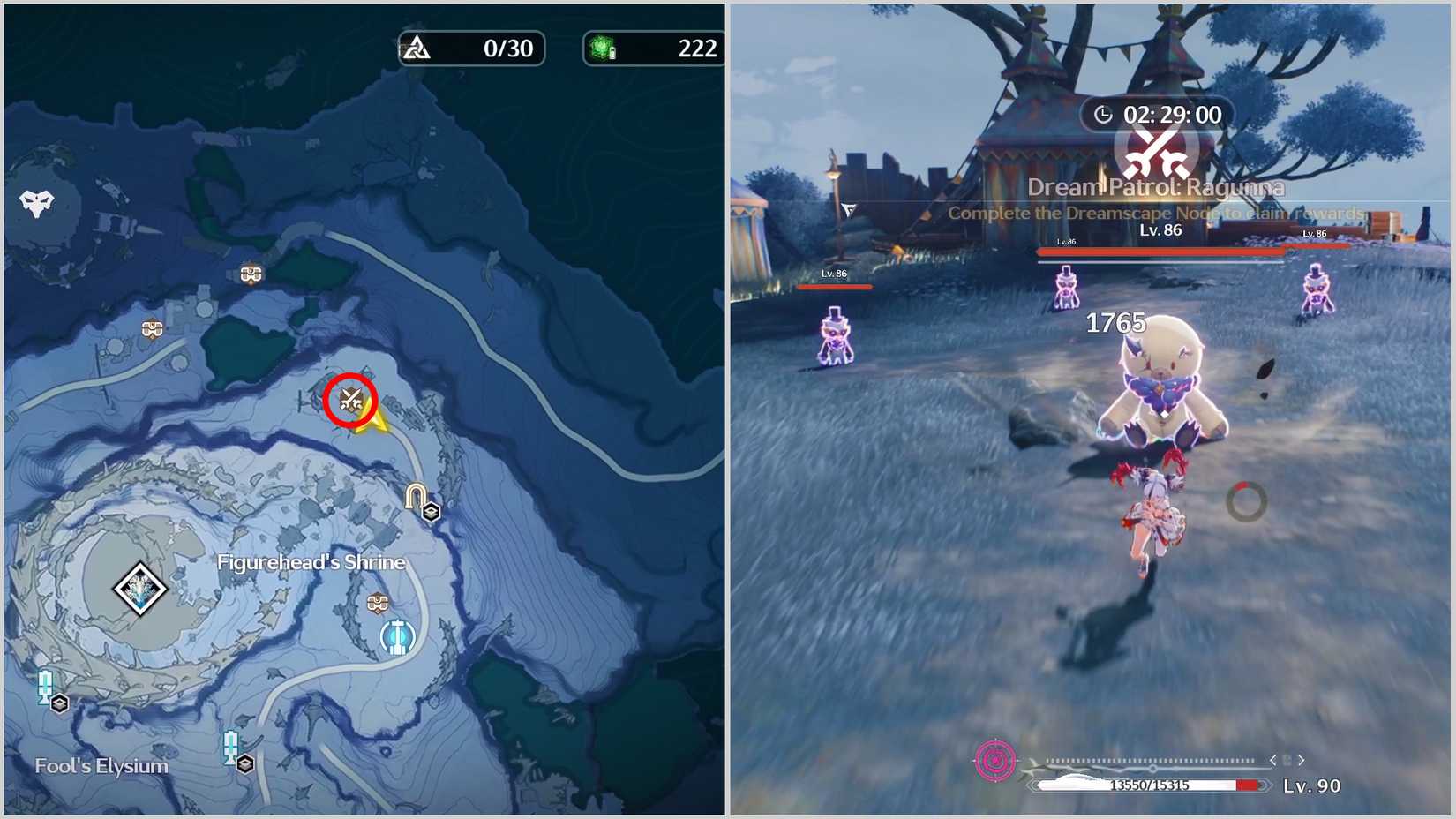This screenshot has width=1456, height=819.
Task: Click the chest icon below Figurehead's Shrine
Action: (x=378, y=604)
